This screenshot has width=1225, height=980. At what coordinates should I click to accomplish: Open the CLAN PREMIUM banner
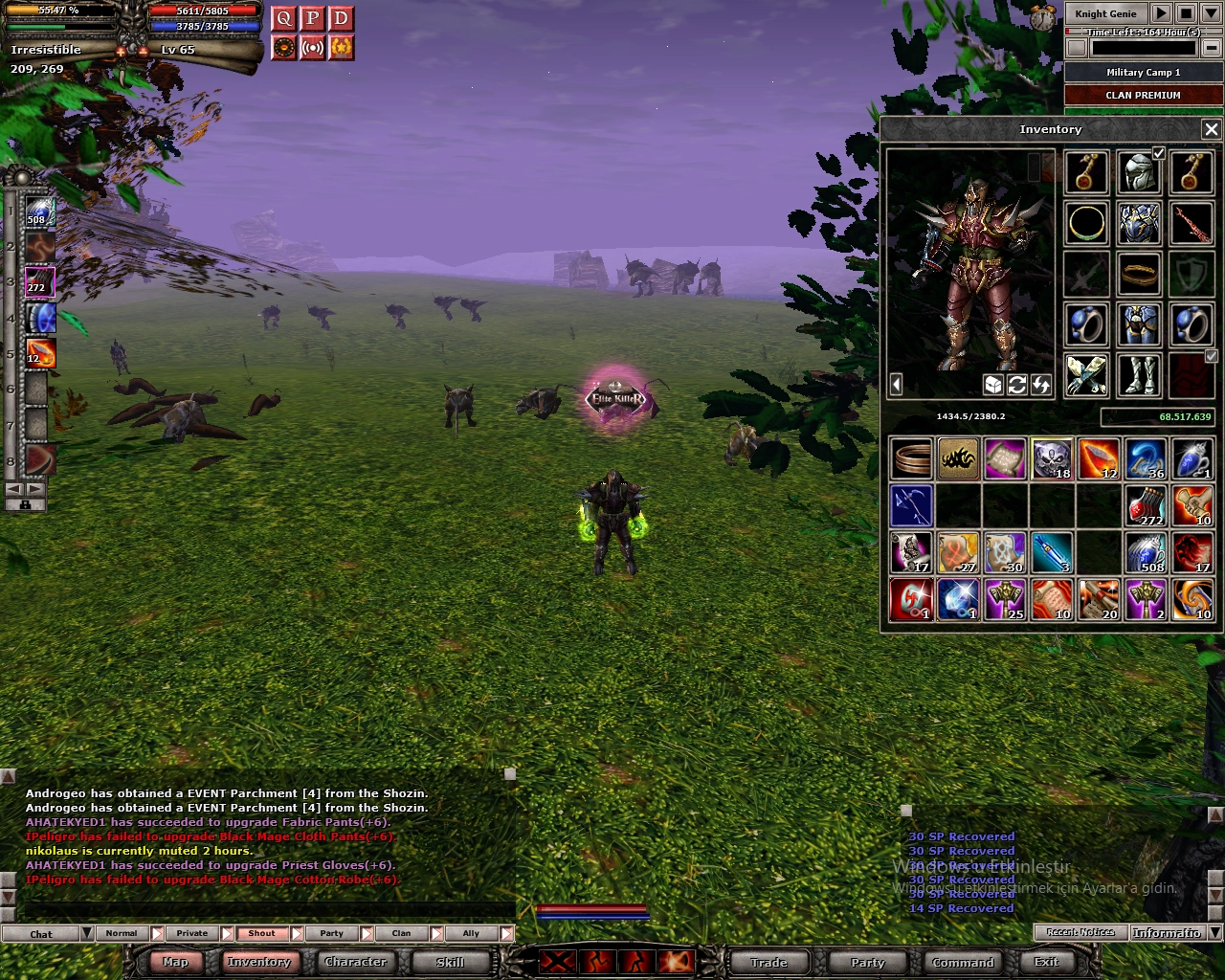1143,95
